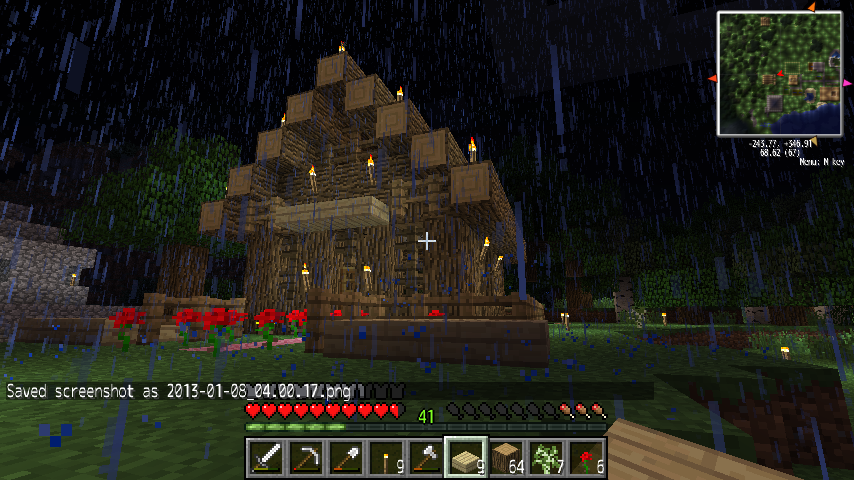The width and height of the screenshot is (854, 480).
Task: Select the wooden slab hotbar slot
Action: click(x=465, y=458)
